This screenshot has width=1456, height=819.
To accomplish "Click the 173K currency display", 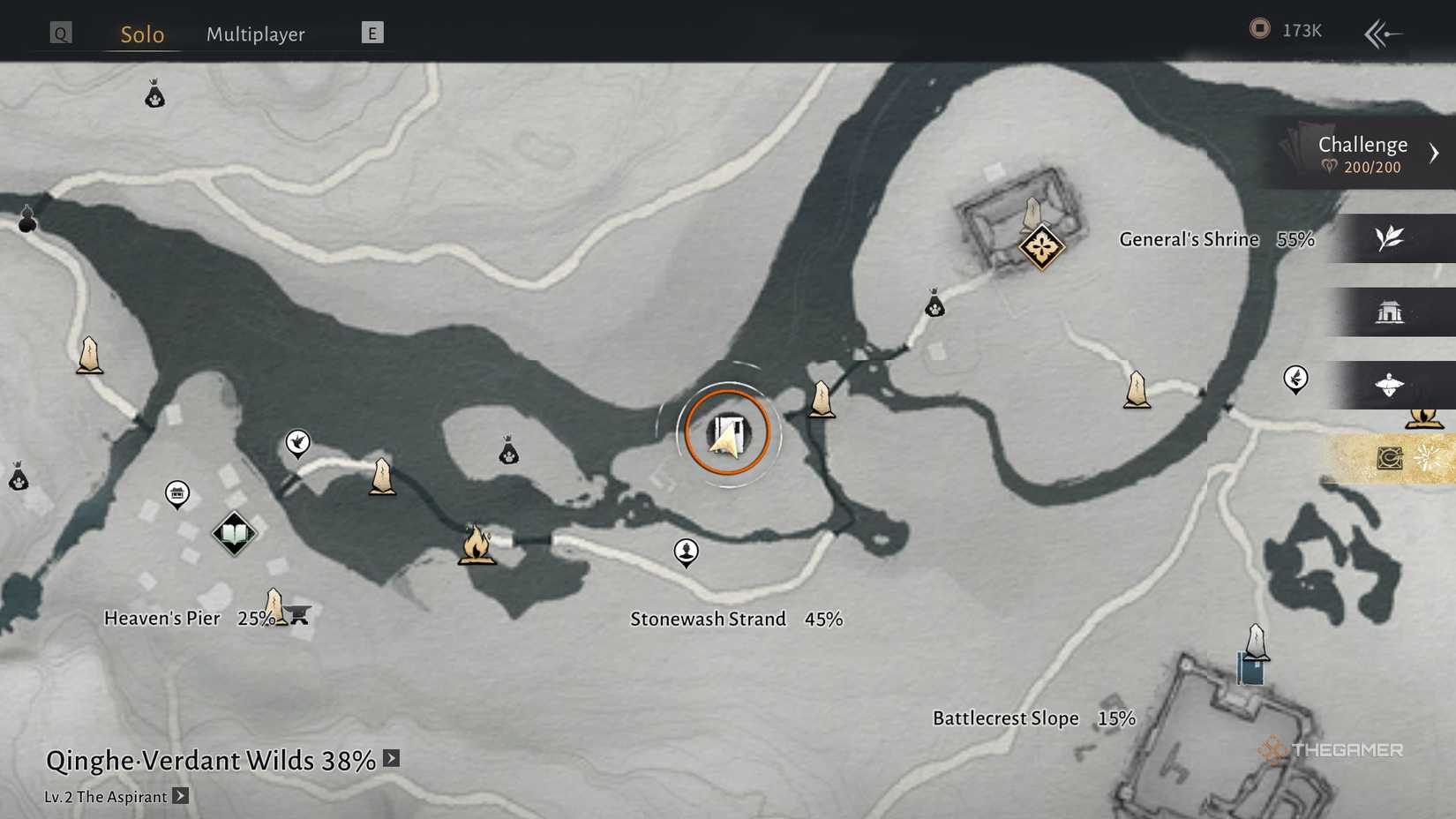I will click(1284, 29).
